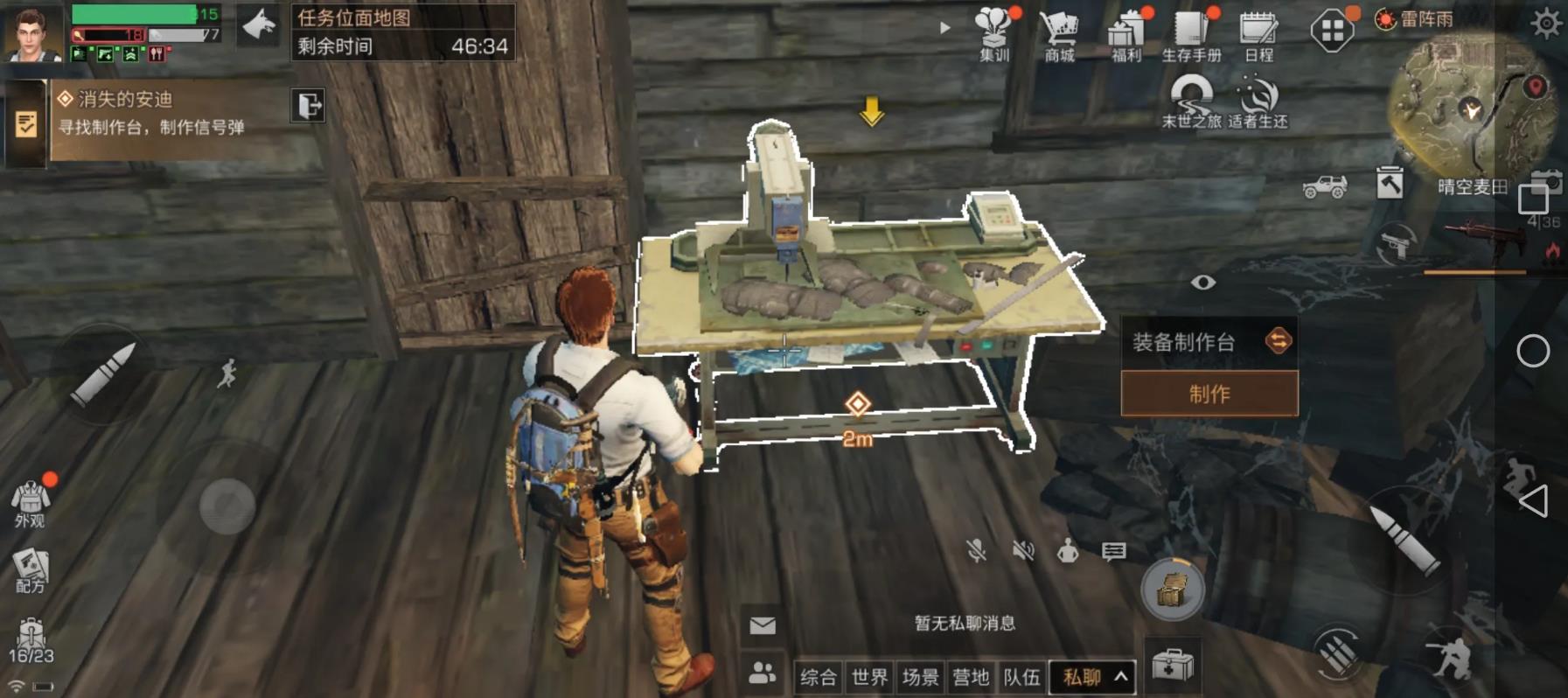Open the 日程 schedule icon
This screenshot has height=698, width=1568.
1256,31
